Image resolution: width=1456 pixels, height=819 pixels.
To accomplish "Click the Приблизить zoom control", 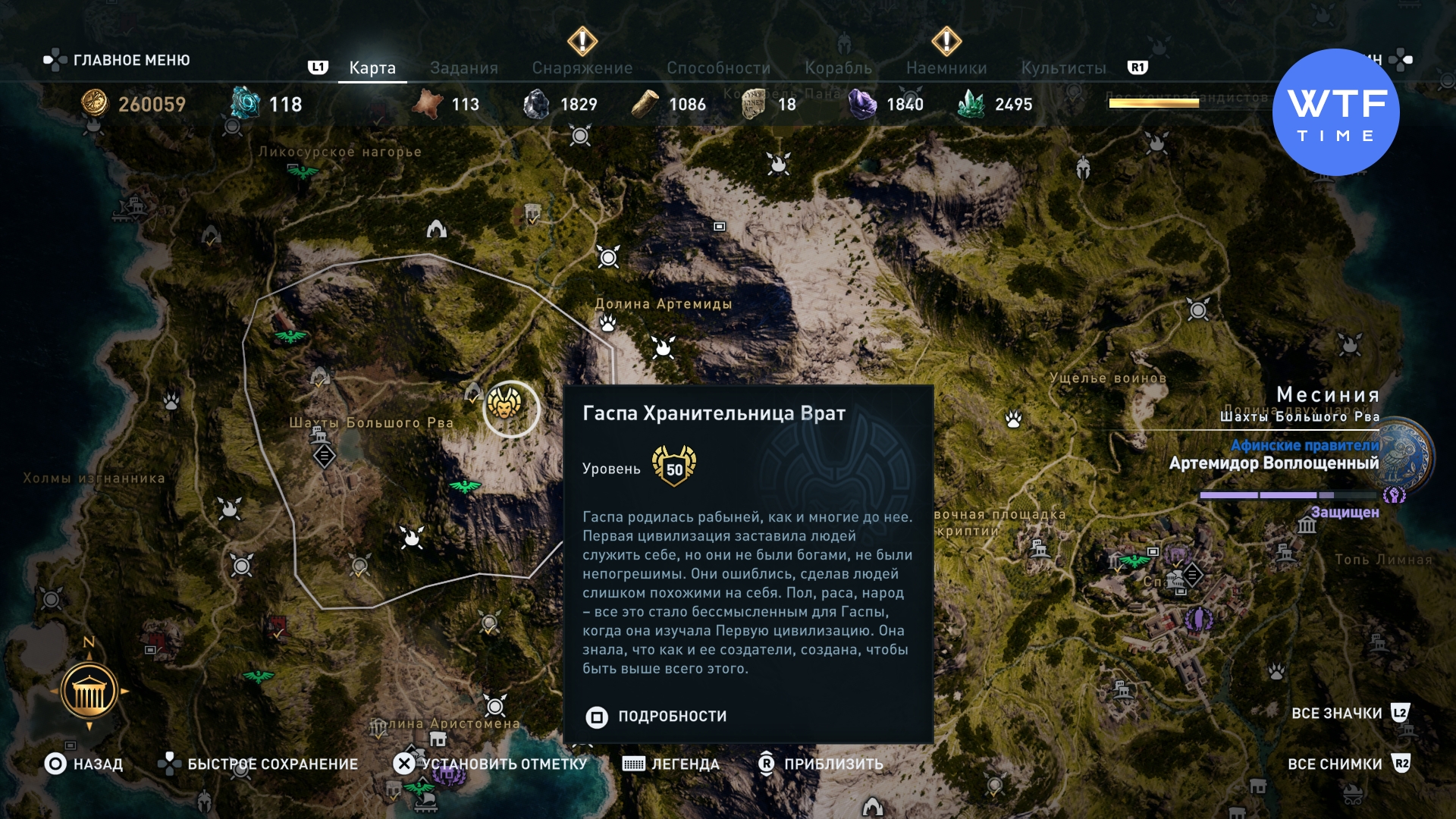I will 821,764.
